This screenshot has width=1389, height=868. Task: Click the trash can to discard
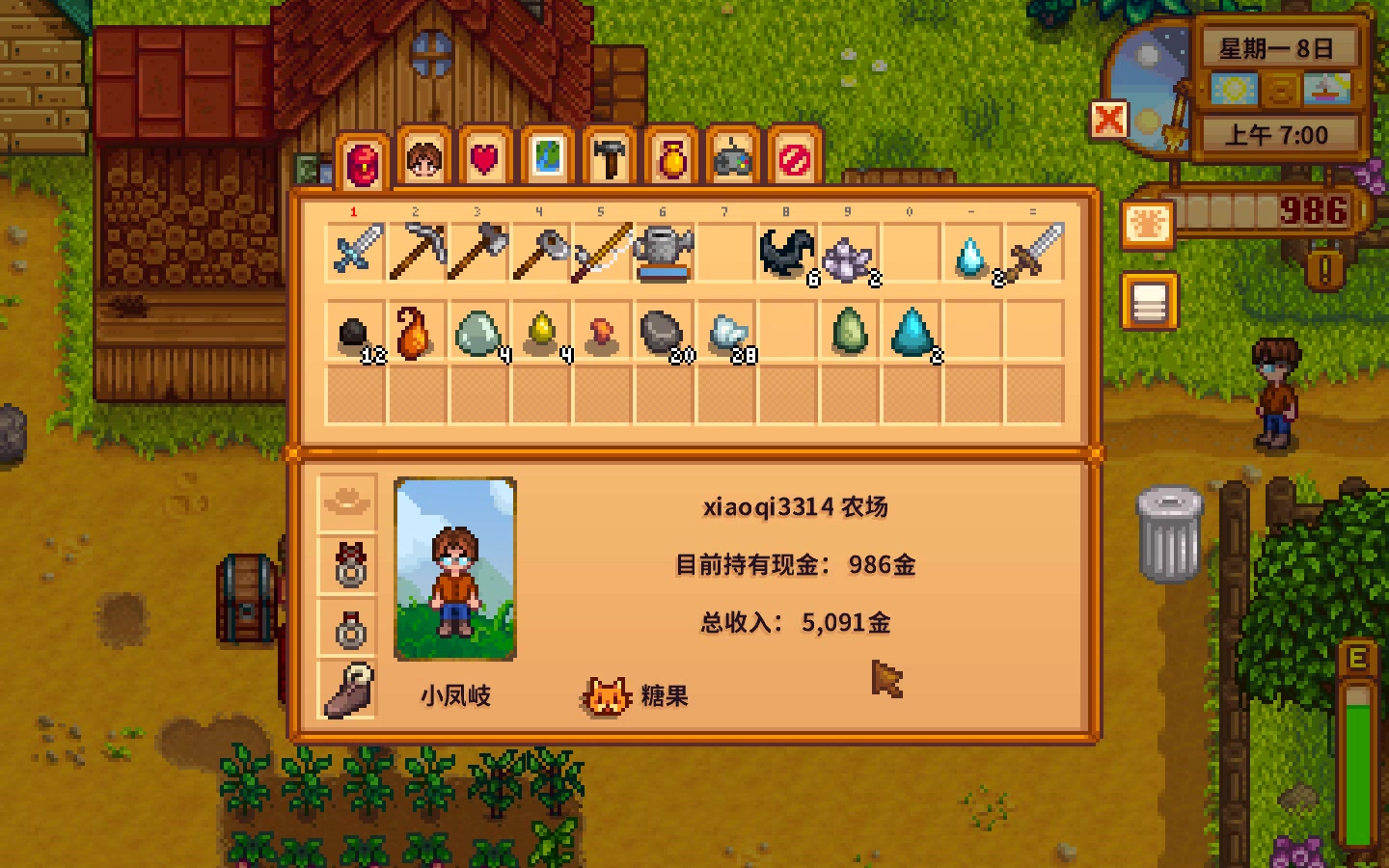(x=1169, y=533)
